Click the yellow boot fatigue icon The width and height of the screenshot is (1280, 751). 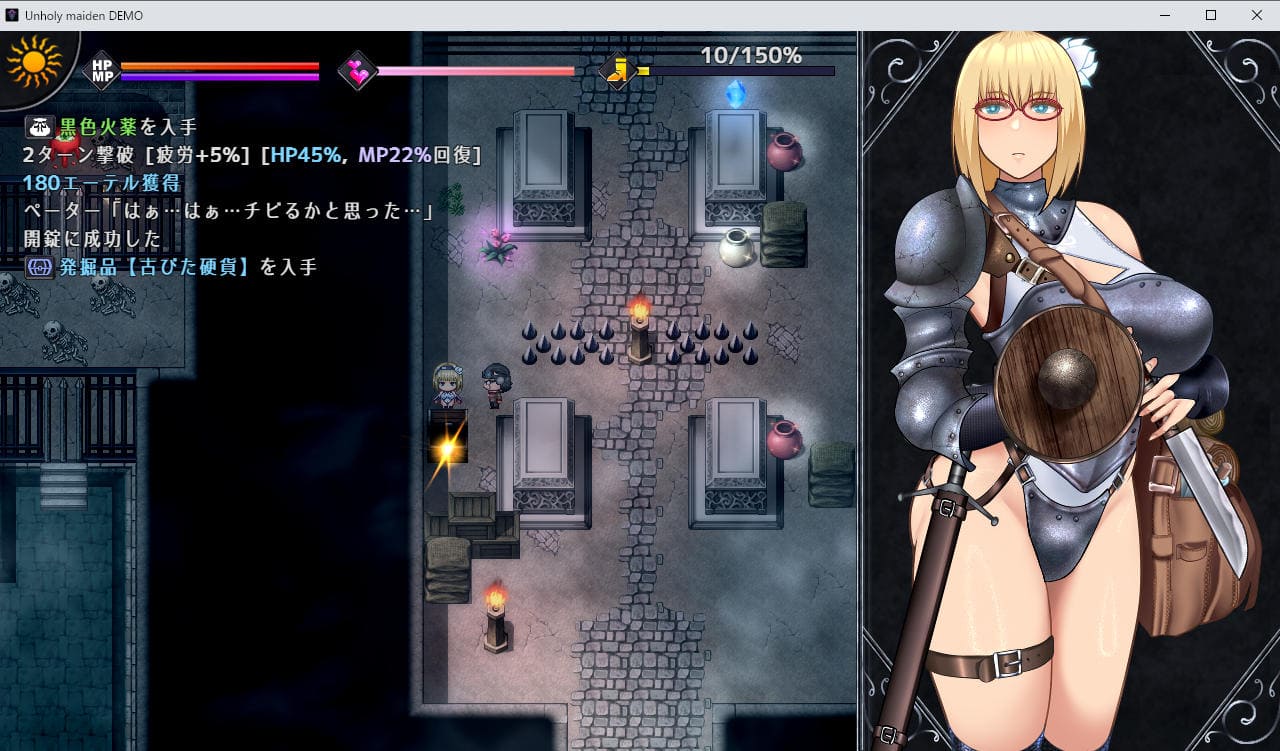pyautogui.click(x=619, y=70)
